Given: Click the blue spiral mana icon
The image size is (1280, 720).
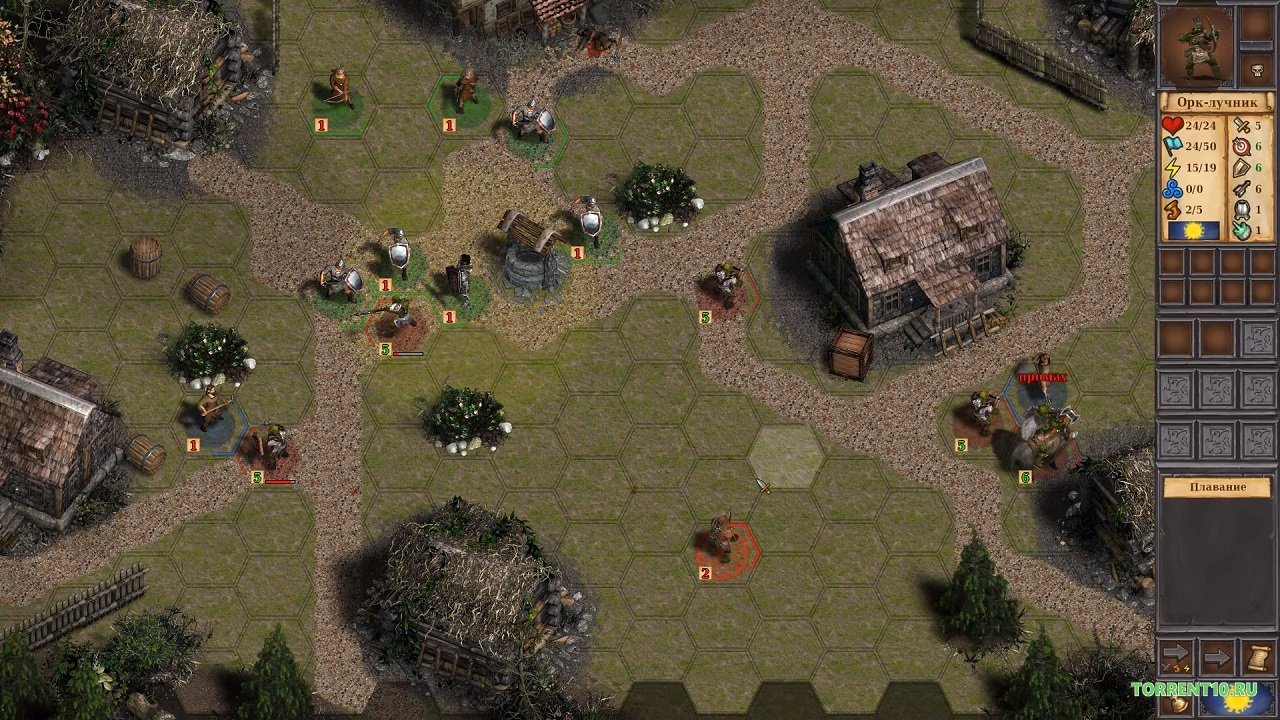Looking at the screenshot, I should pyautogui.click(x=1173, y=189).
